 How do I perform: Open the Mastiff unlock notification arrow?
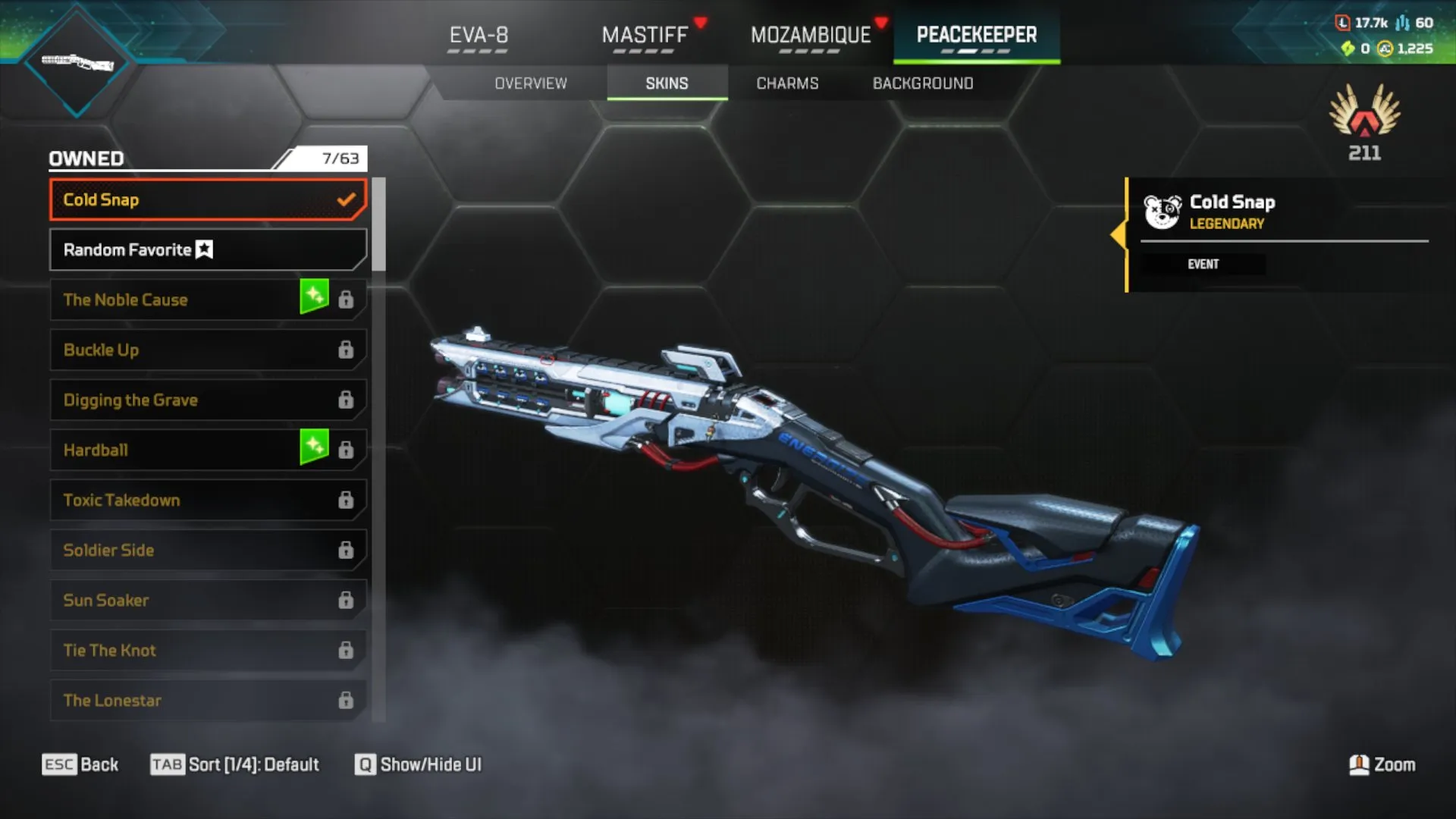coord(701,22)
